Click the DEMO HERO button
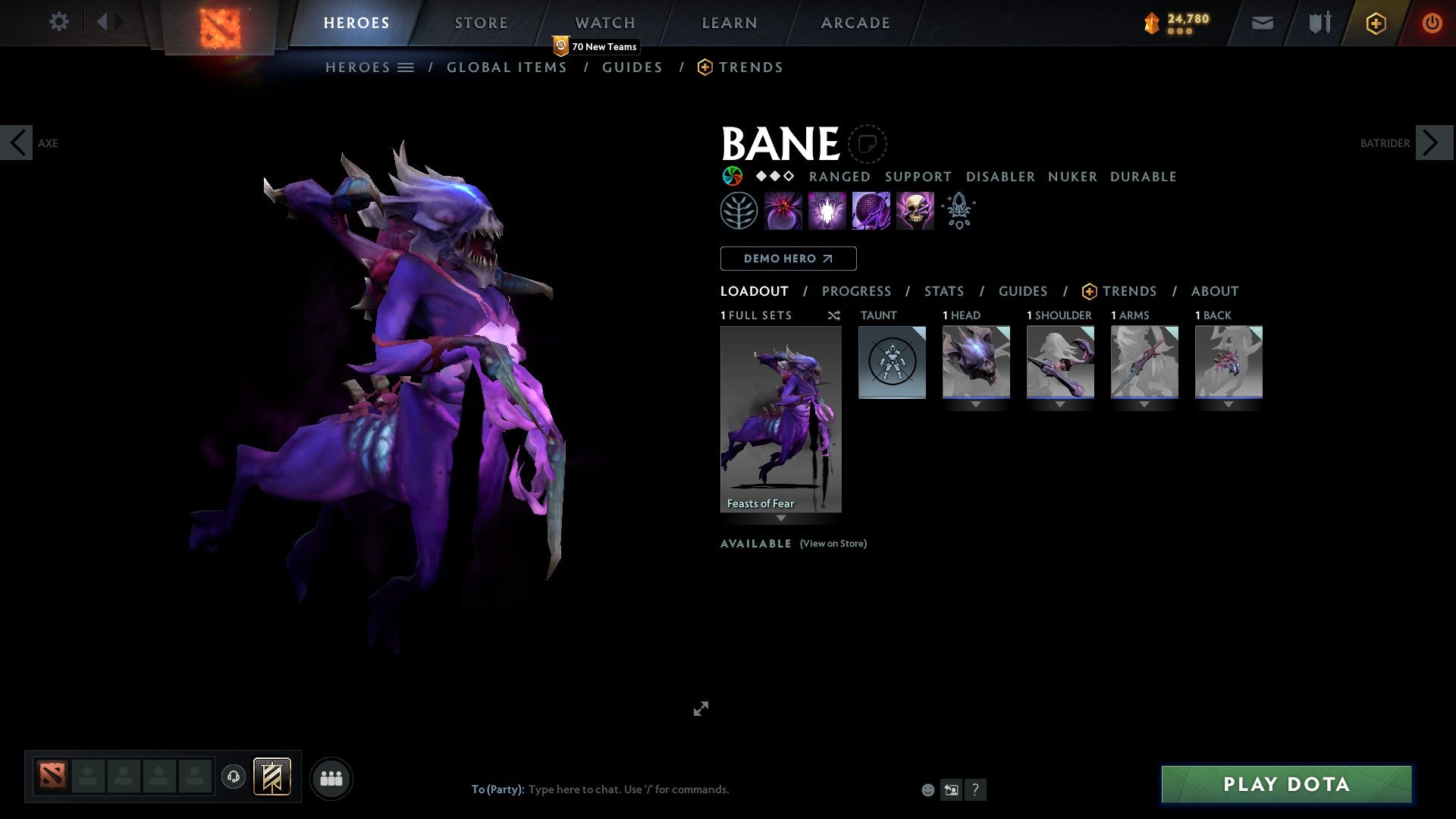This screenshot has width=1456, height=819. 787,259
